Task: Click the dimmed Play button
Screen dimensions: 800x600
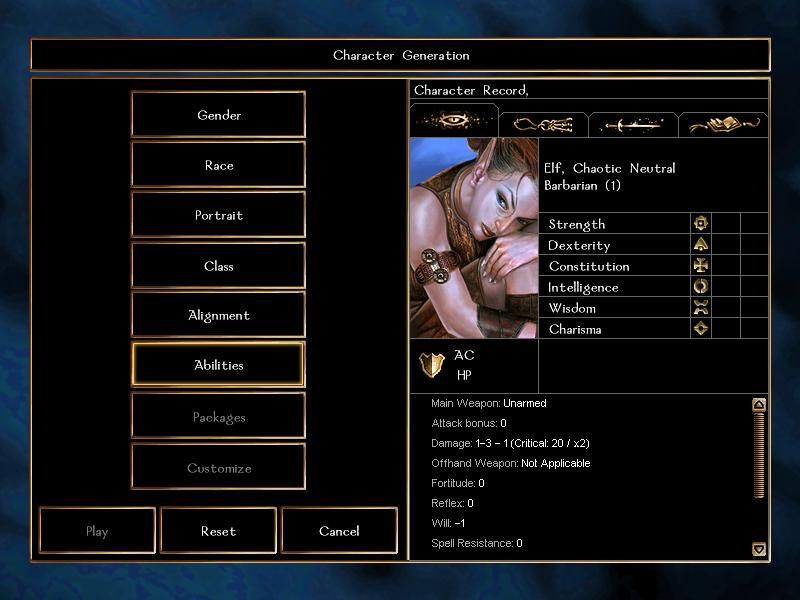Action: pos(97,531)
